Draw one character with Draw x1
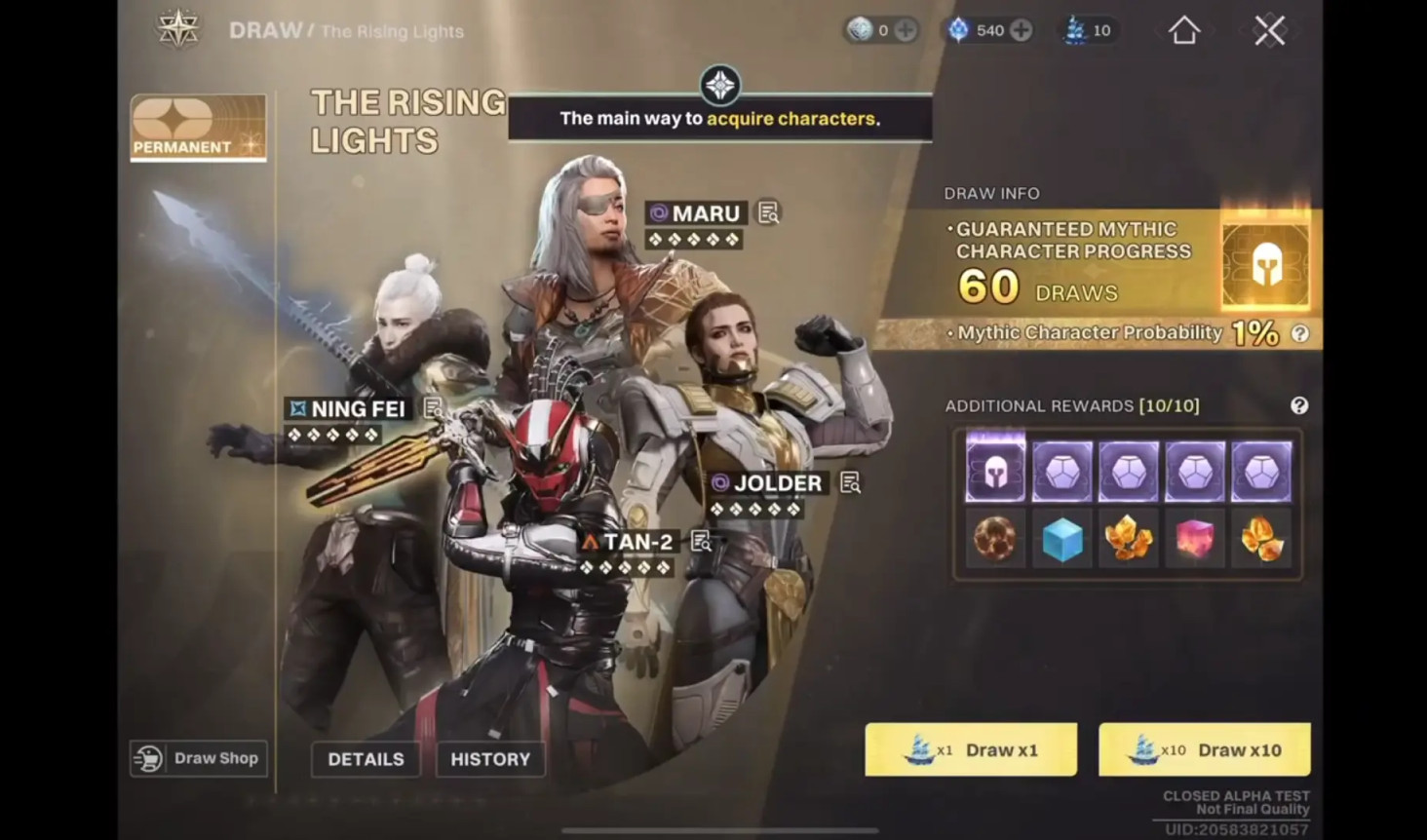This screenshot has height=840, width=1427. click(x=971, y=749)
